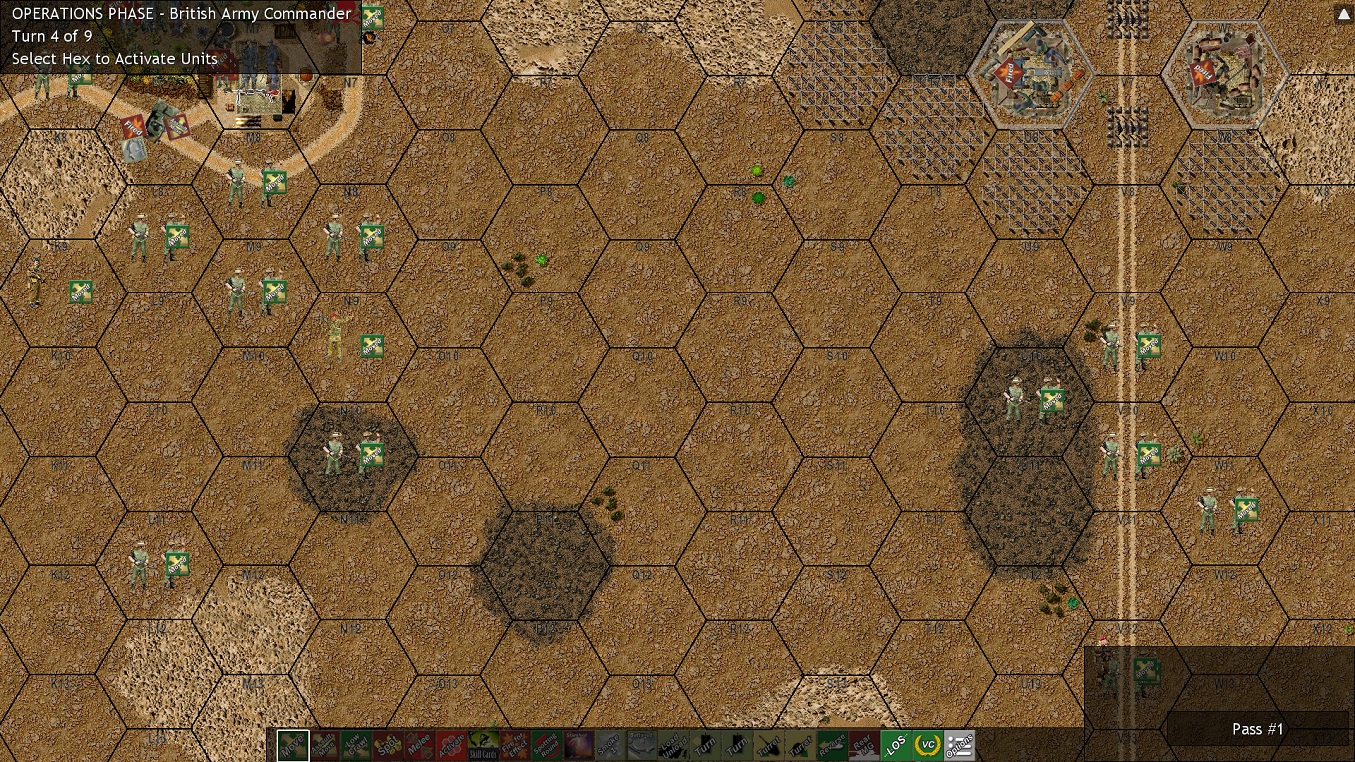Click the map scroll-up arrow
Viewport: 1355px width, 762px height.
click(x=1342, y=14)
